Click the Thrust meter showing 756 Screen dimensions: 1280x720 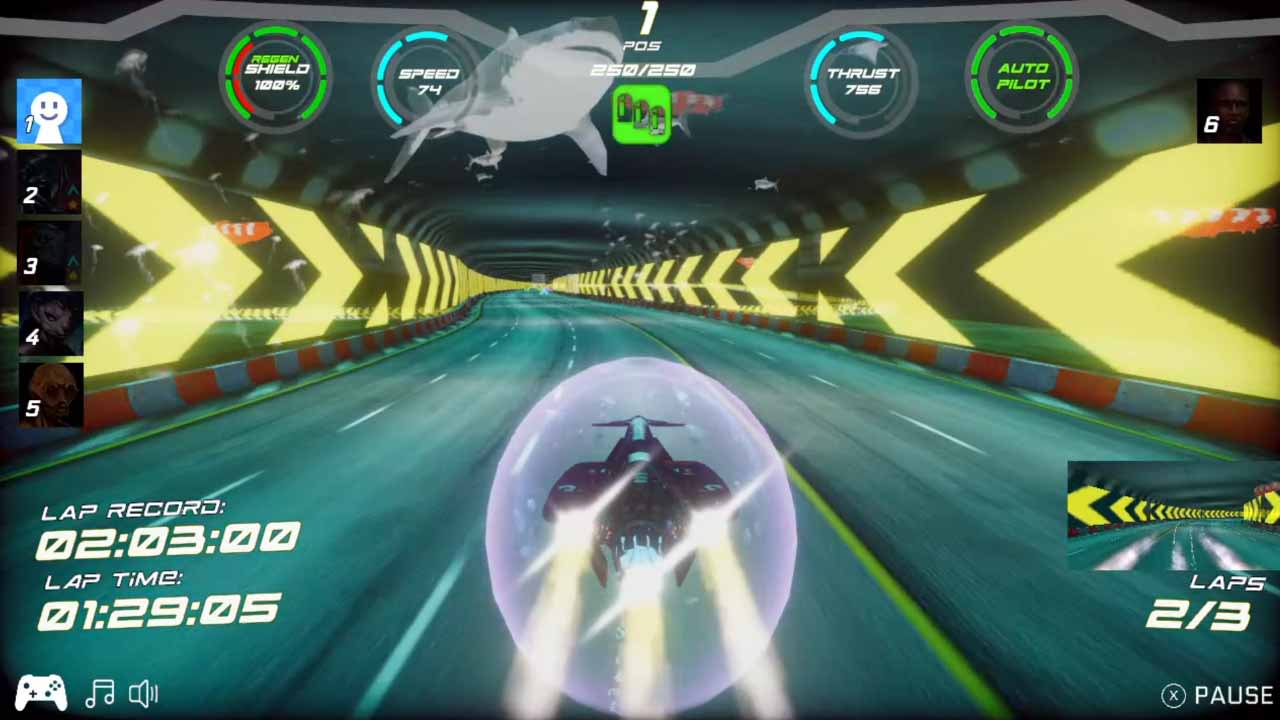click(861, 73)
